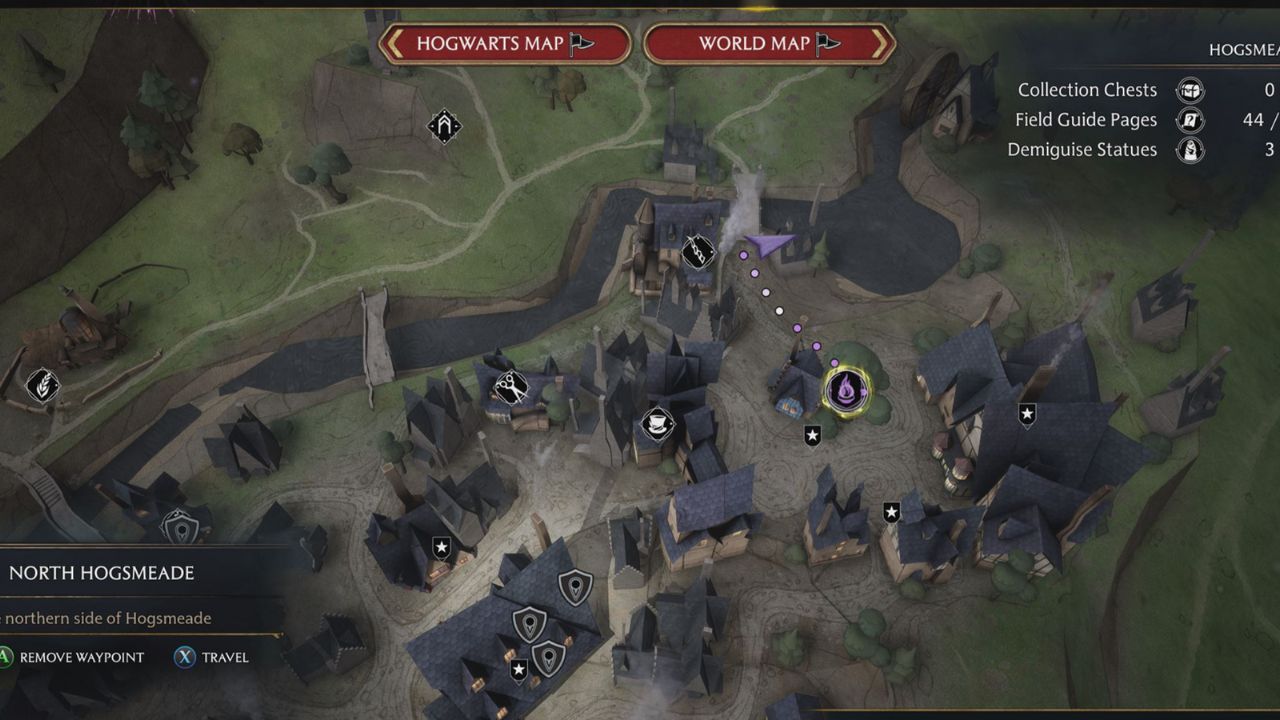This screenshot has width=1280, height=720.
Task: Select the scissors hair salon marker
Action: pyautogui.click(x=510, y=387)
